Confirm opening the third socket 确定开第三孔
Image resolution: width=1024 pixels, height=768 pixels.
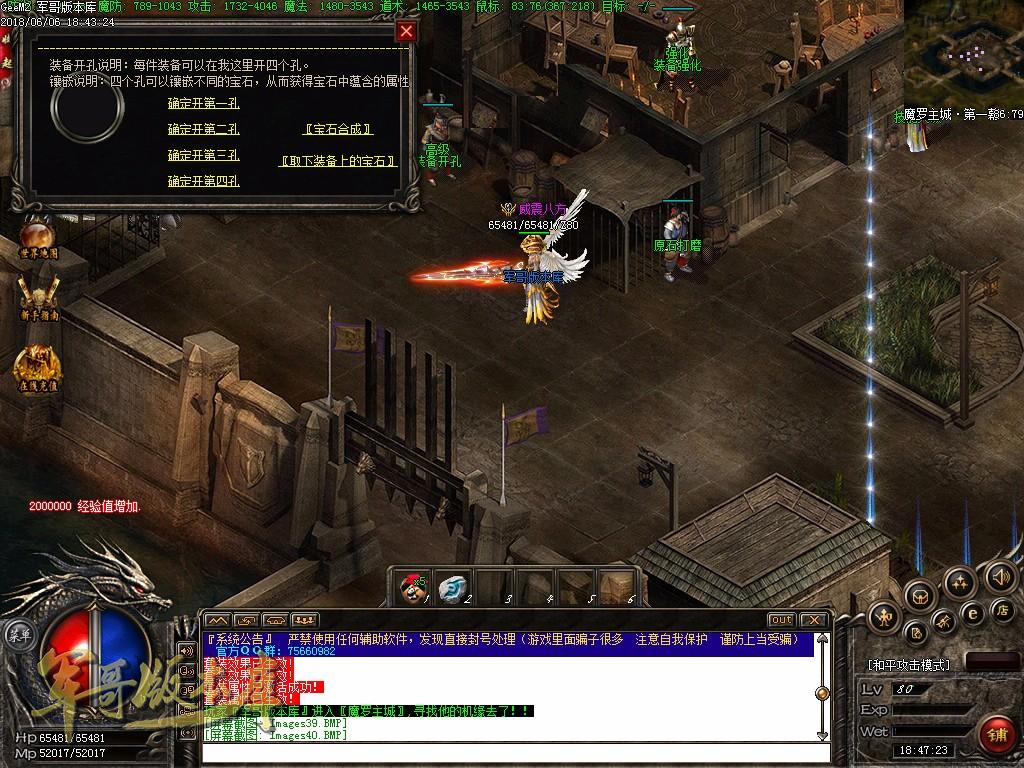click(x=203, y=155)
